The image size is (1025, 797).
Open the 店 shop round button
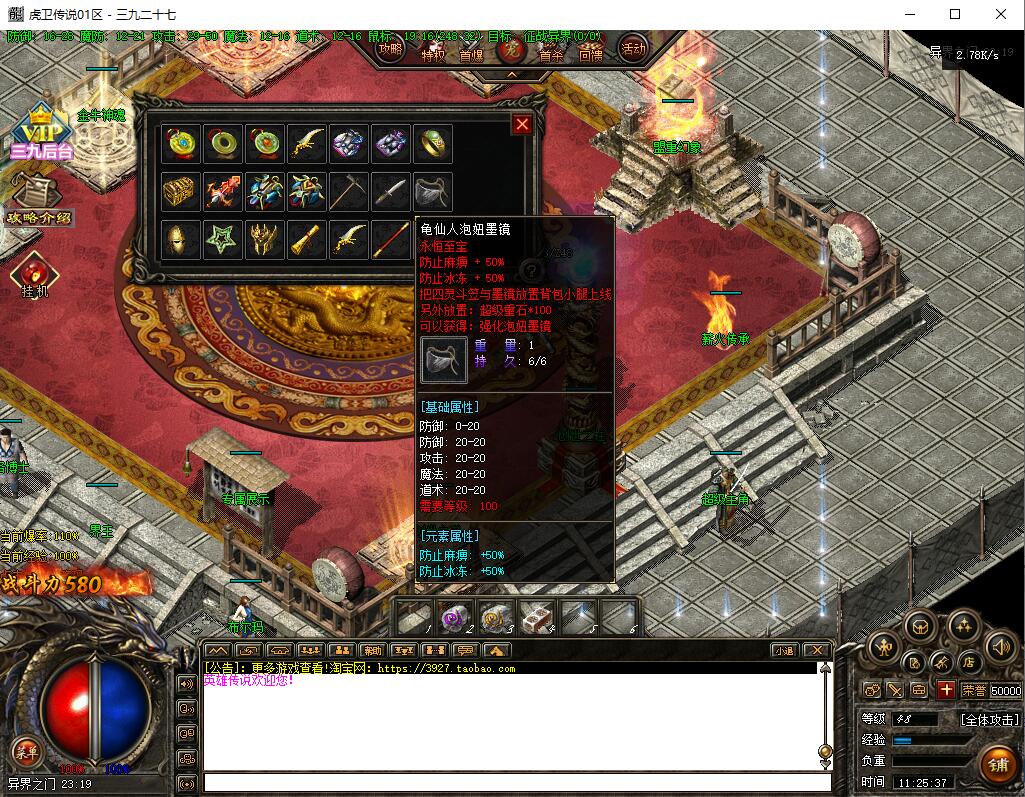(968, 662)
